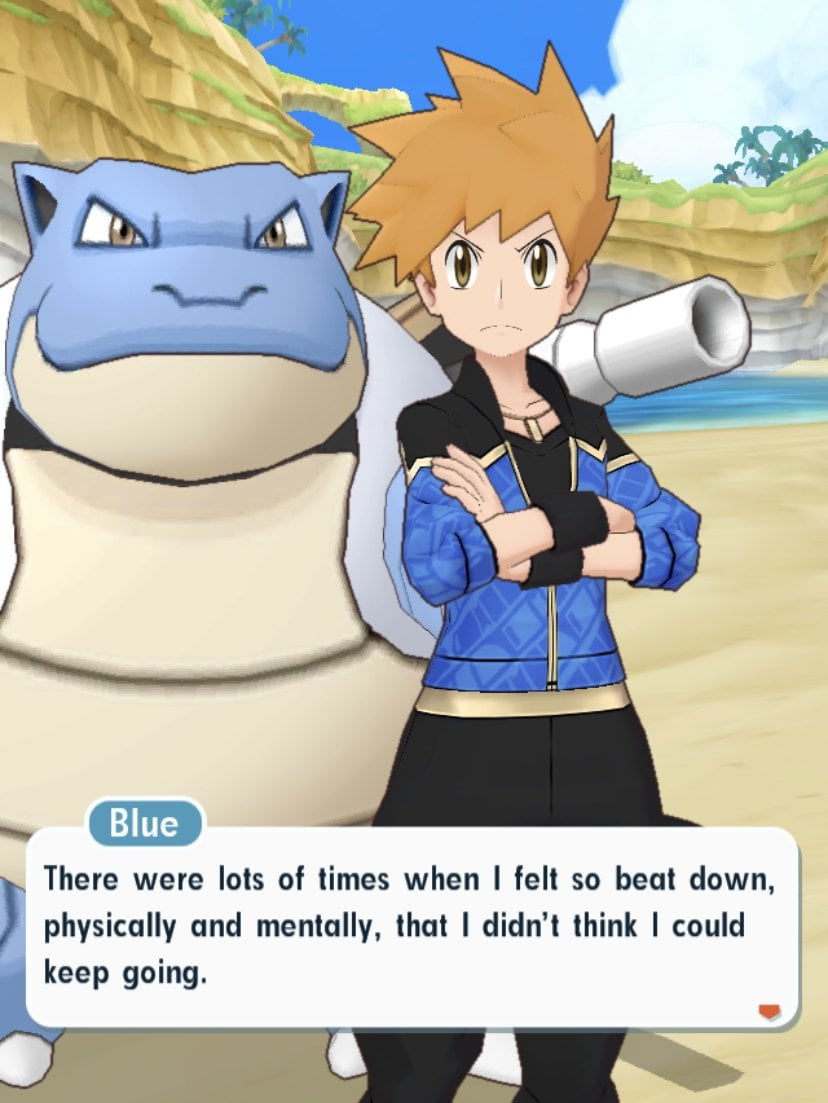
Task: Advance dialogue with the orange arrow indicator
Action: pos(768,1013)
